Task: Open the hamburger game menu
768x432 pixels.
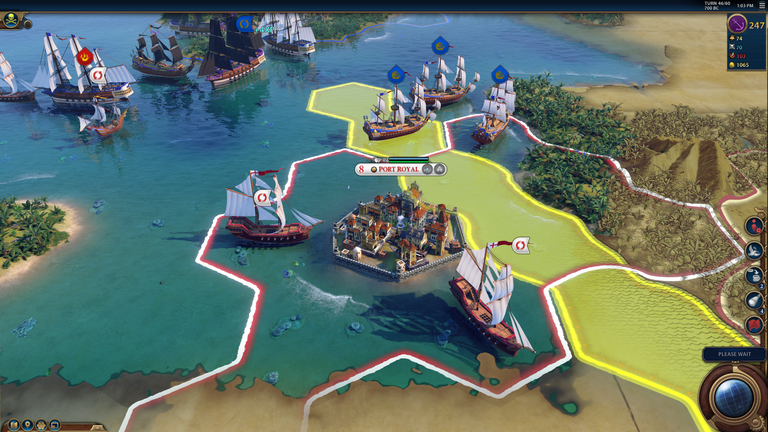Action: point(761,5)
